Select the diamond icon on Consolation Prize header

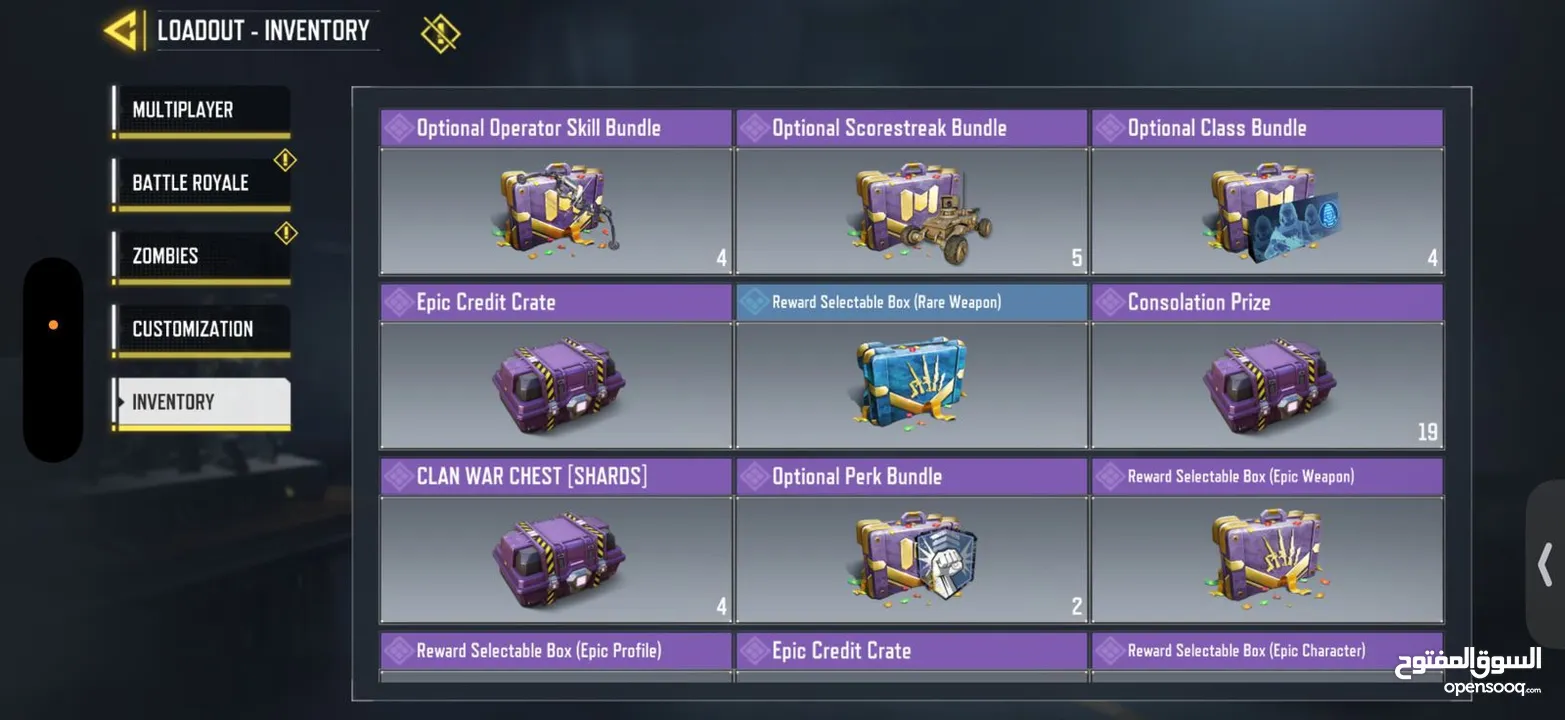[1110, 301]
